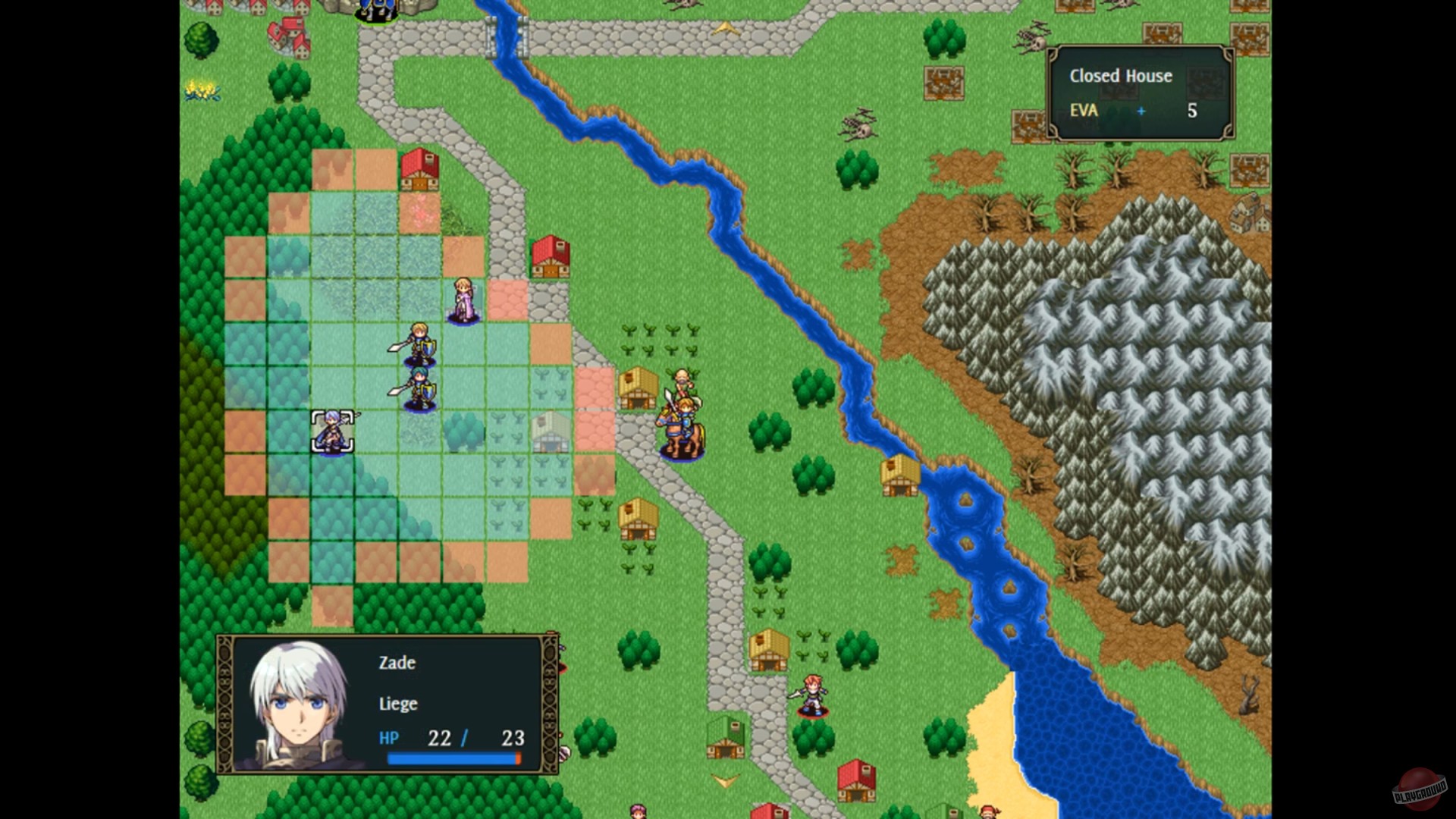Click the EVA +5 stat entry
This screenshot has height=819, width=1456.
(1130, 111)
